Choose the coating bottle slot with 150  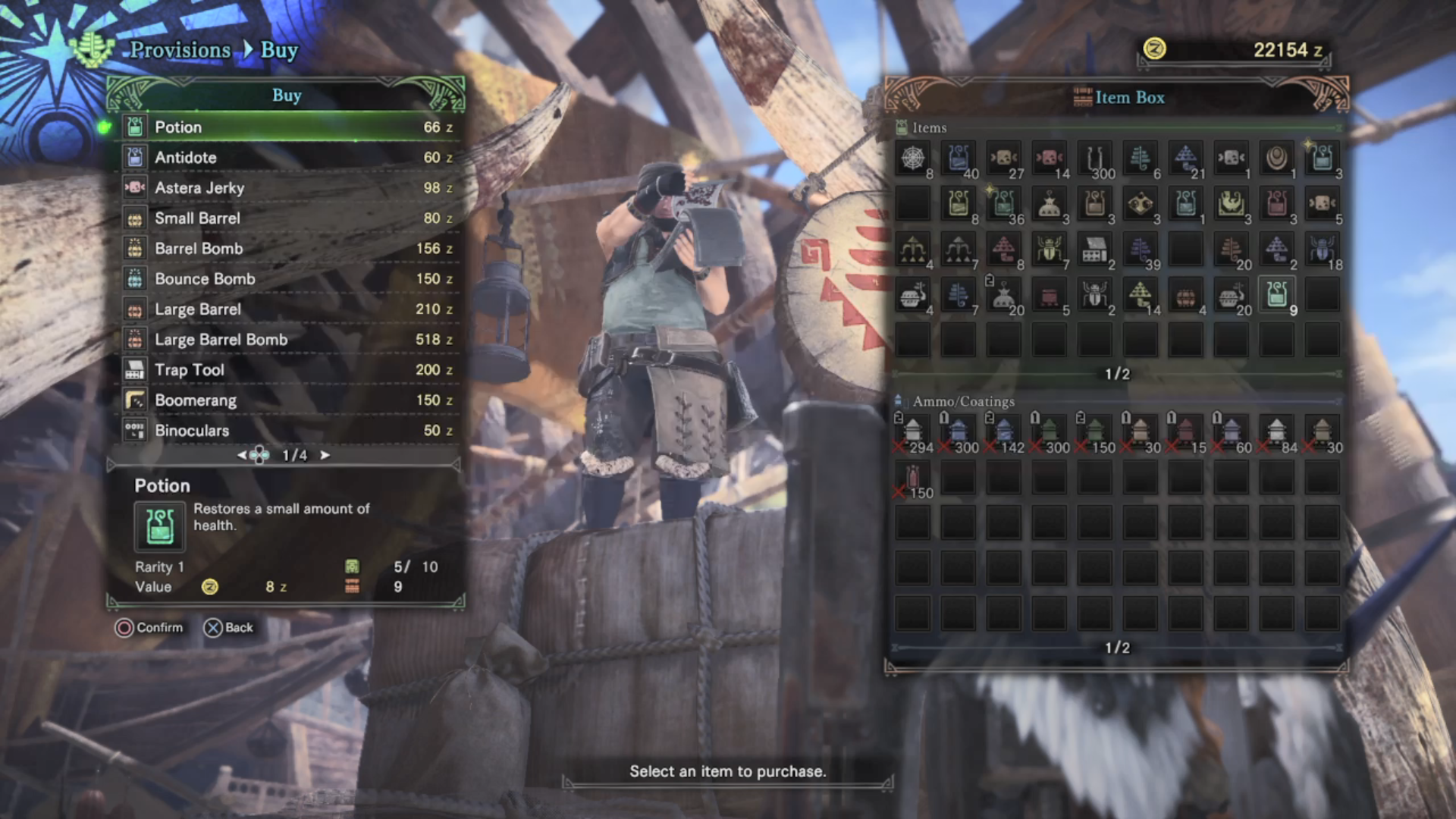tap(913, 479)
